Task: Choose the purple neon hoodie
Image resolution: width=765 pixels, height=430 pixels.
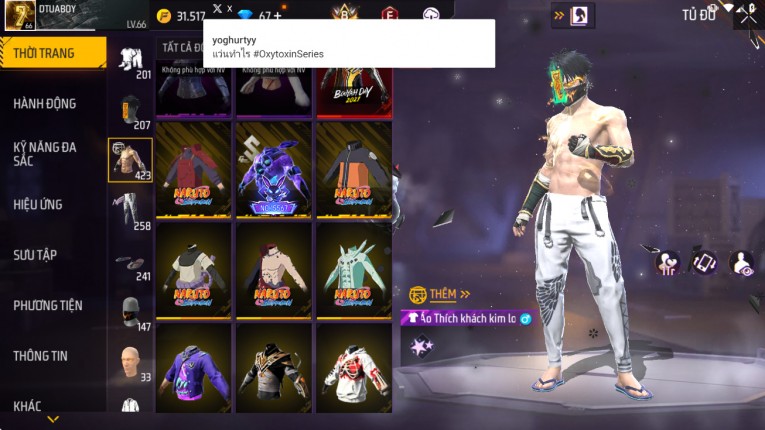Action: (x=193, y=366)
